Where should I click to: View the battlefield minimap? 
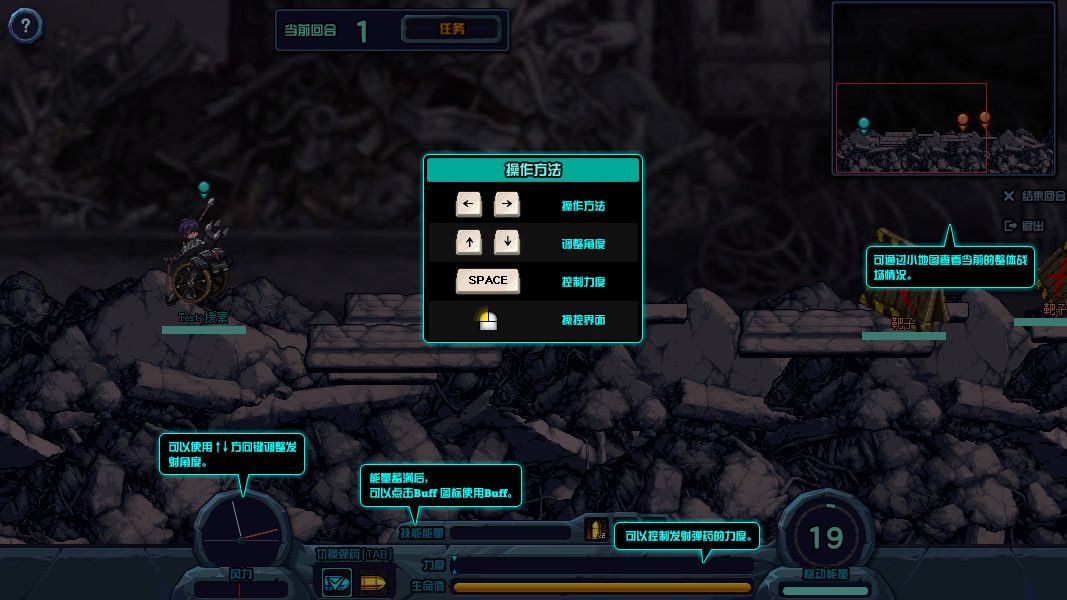[943, 88]
